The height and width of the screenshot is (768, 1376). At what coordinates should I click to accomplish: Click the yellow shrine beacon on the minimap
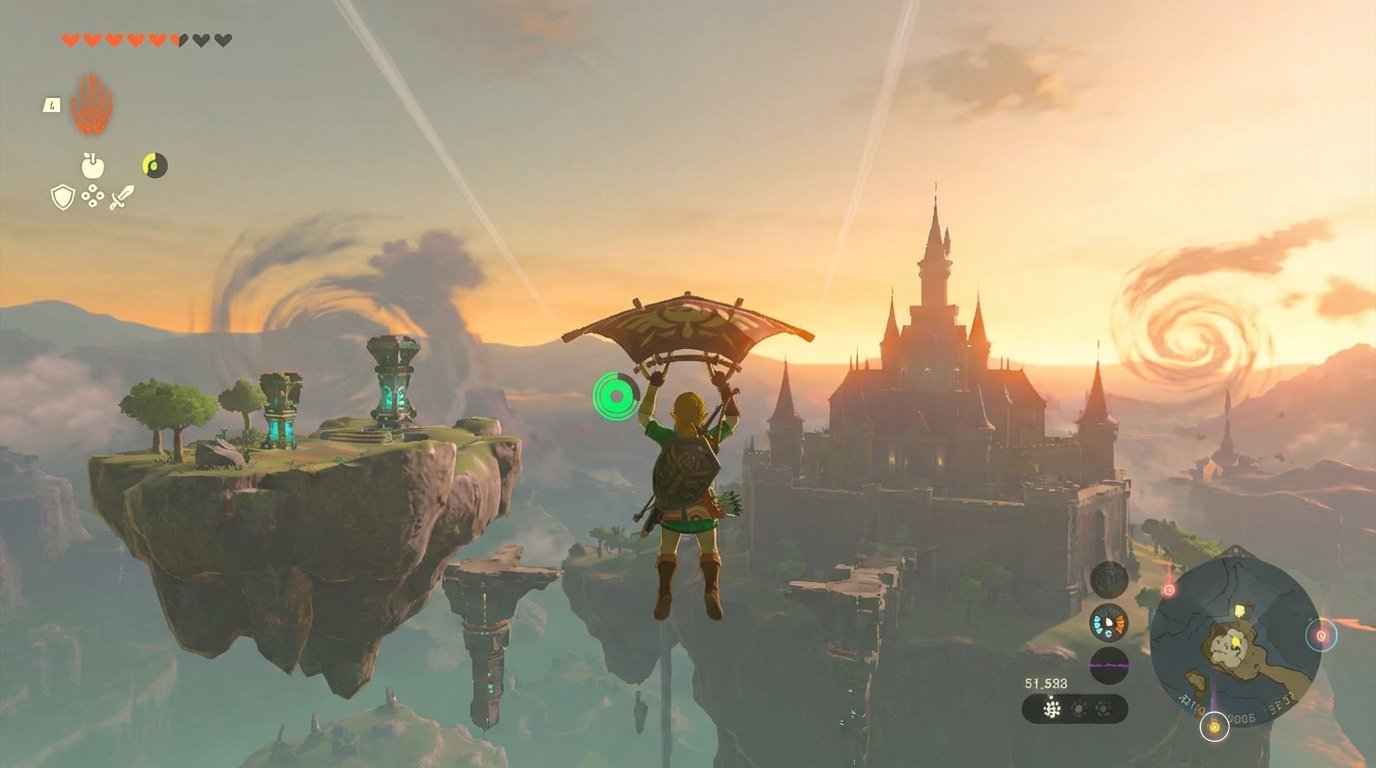point(1214,727)
